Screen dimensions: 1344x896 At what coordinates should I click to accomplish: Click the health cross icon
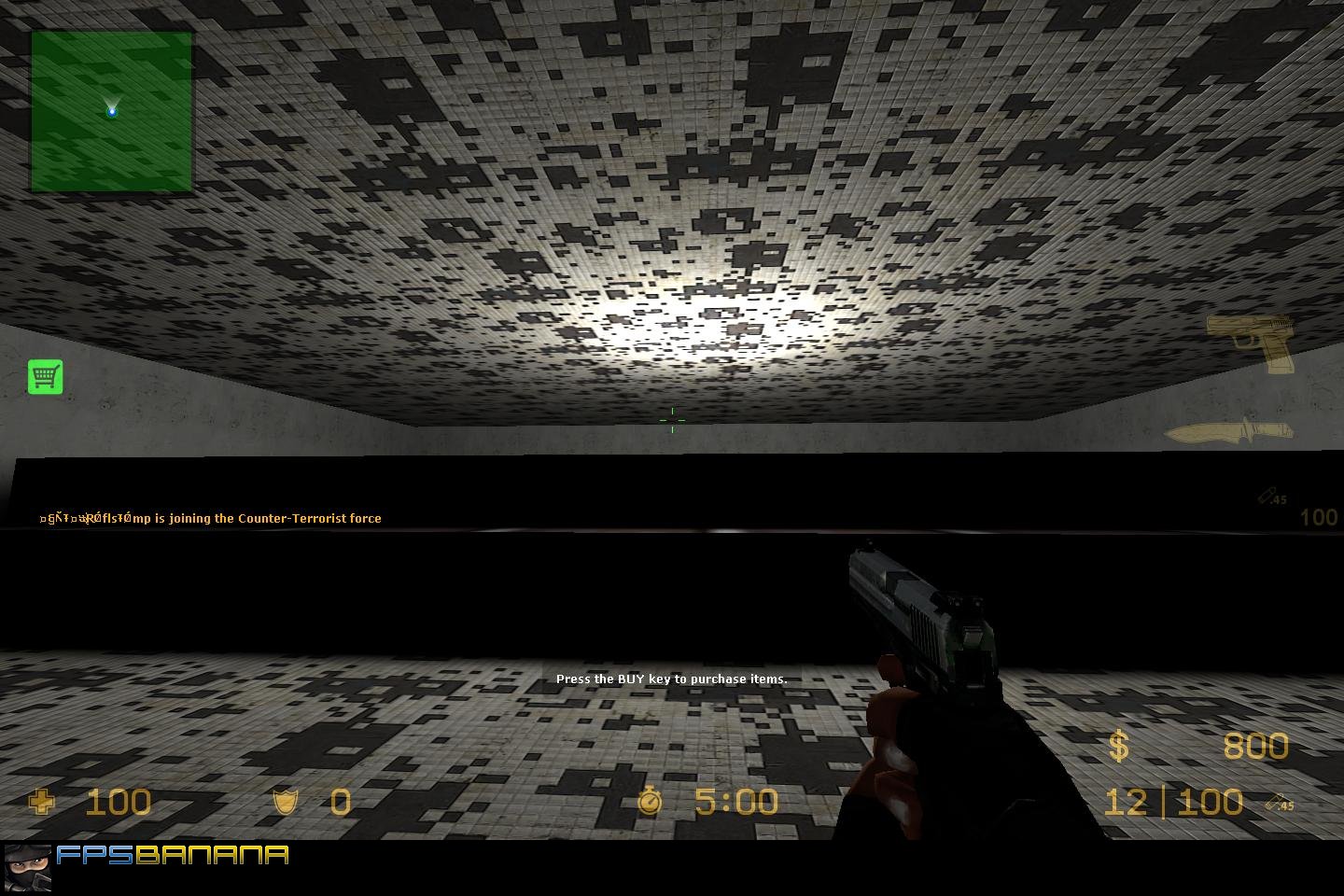(x=41, y=801)
